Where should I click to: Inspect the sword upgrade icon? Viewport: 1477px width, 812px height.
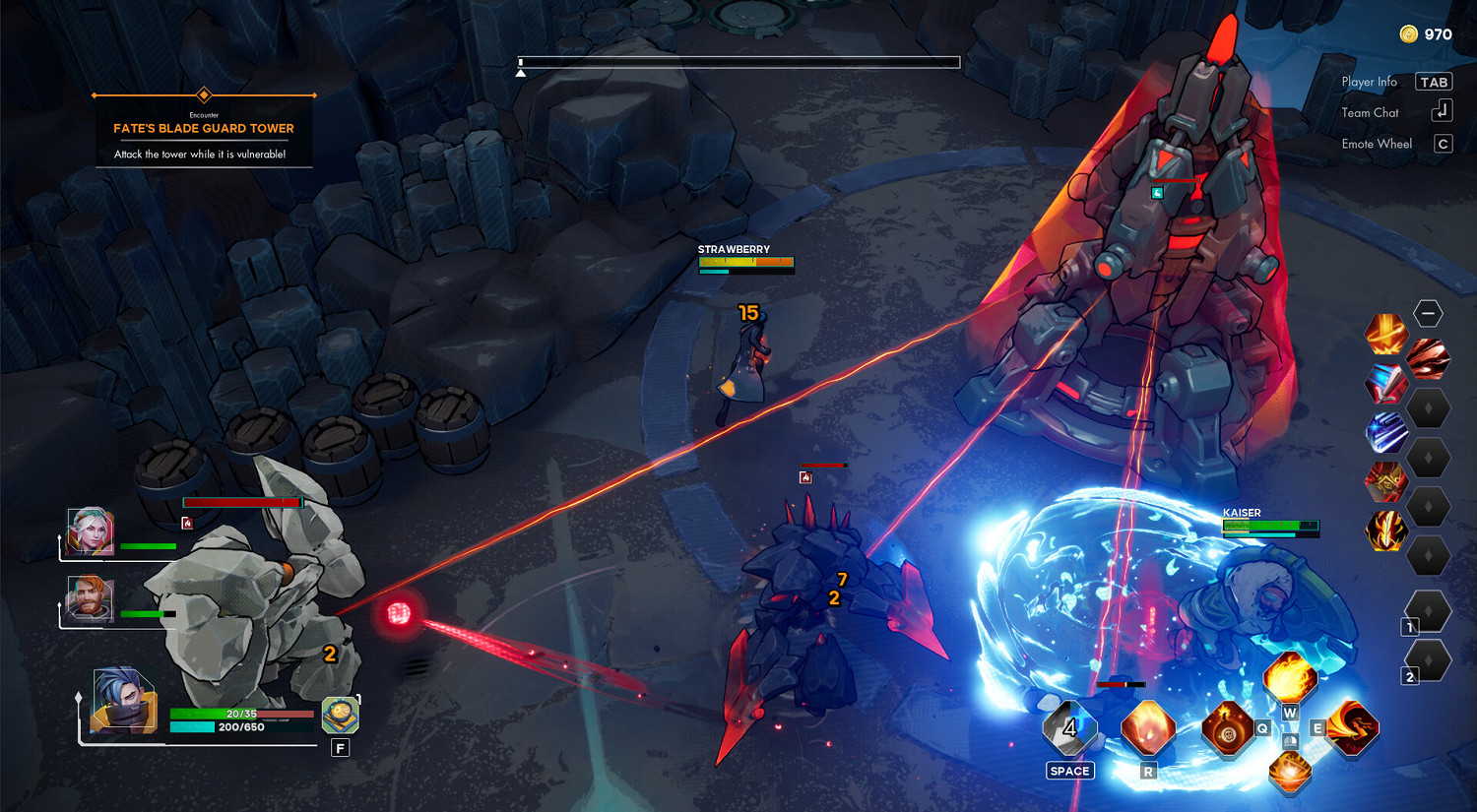(1385, 384)
